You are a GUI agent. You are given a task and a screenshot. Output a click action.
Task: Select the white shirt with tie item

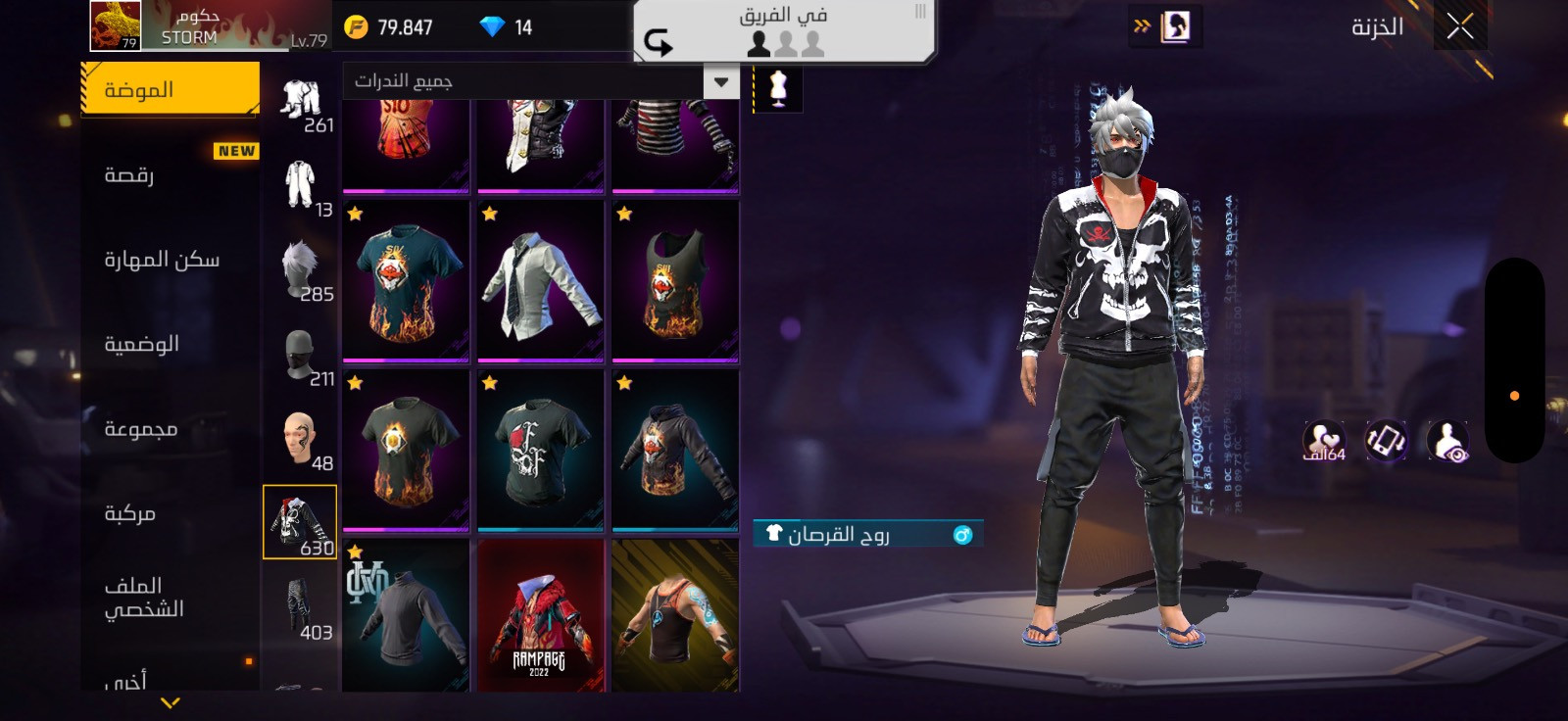tap(540, 281)
